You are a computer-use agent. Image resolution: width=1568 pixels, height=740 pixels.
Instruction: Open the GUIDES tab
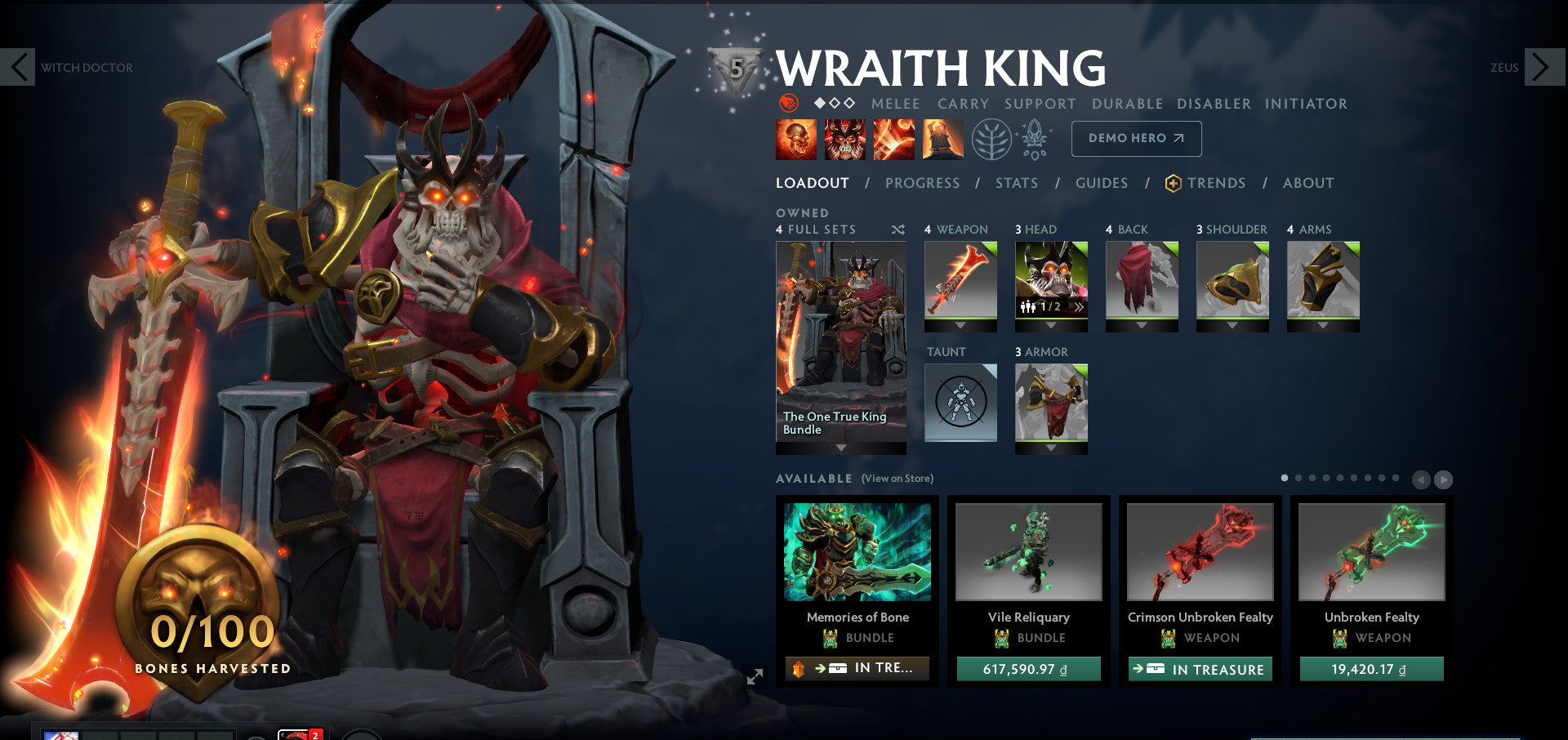pos(1102,183)
